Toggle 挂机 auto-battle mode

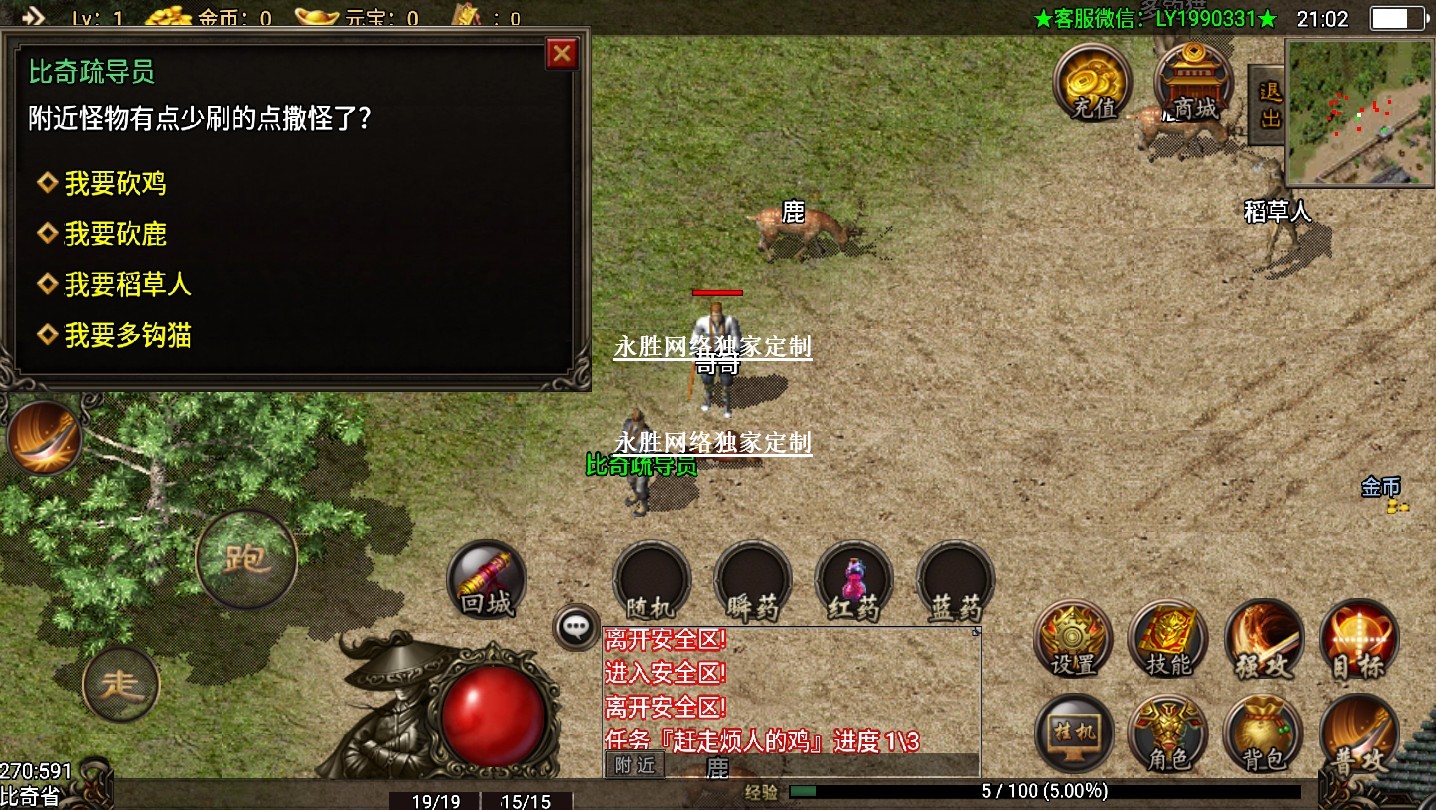click(x=1074, y=733)
